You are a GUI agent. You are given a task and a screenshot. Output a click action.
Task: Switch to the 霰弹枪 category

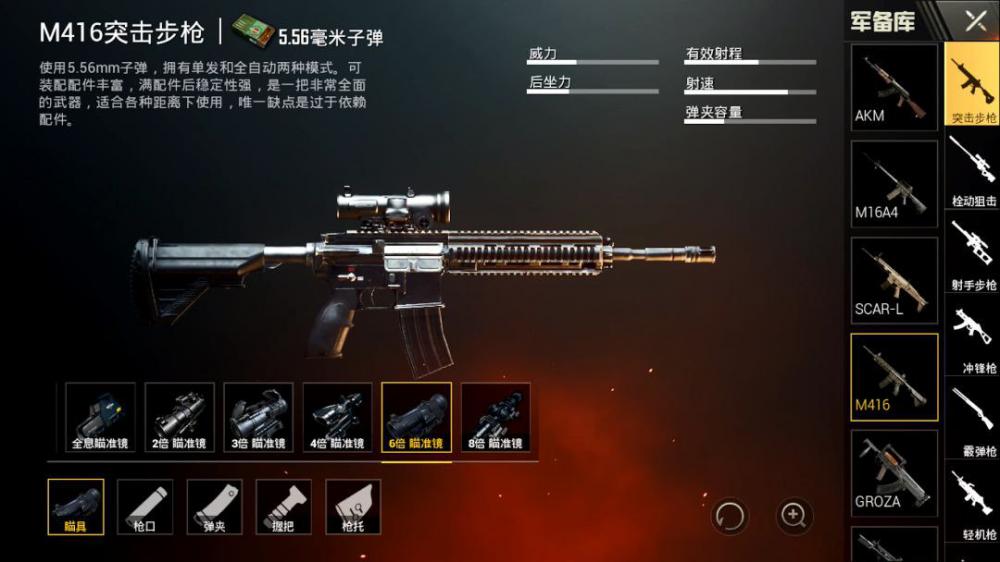click(973, 420)
